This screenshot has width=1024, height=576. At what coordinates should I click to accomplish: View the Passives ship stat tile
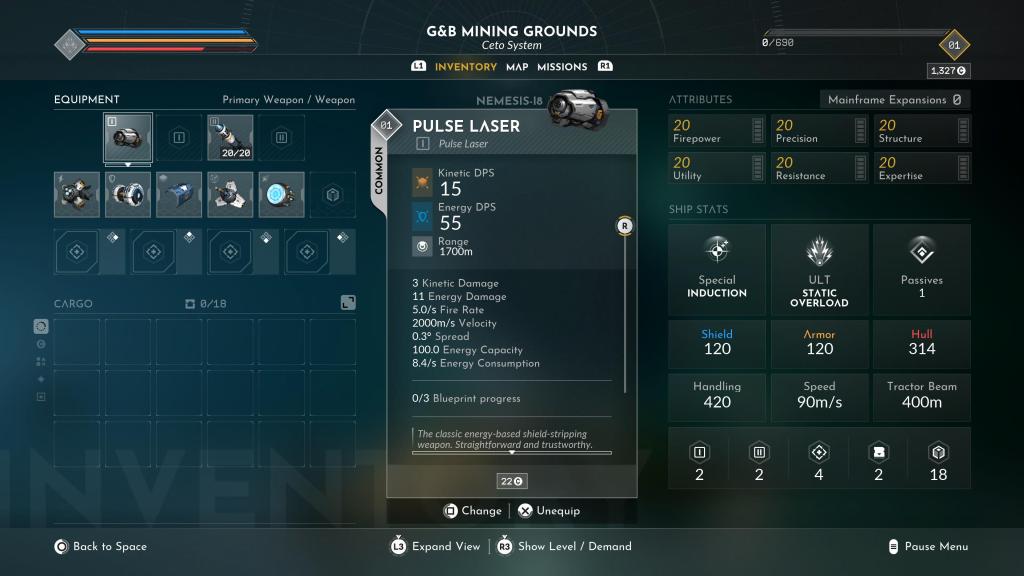click(922, 268)
